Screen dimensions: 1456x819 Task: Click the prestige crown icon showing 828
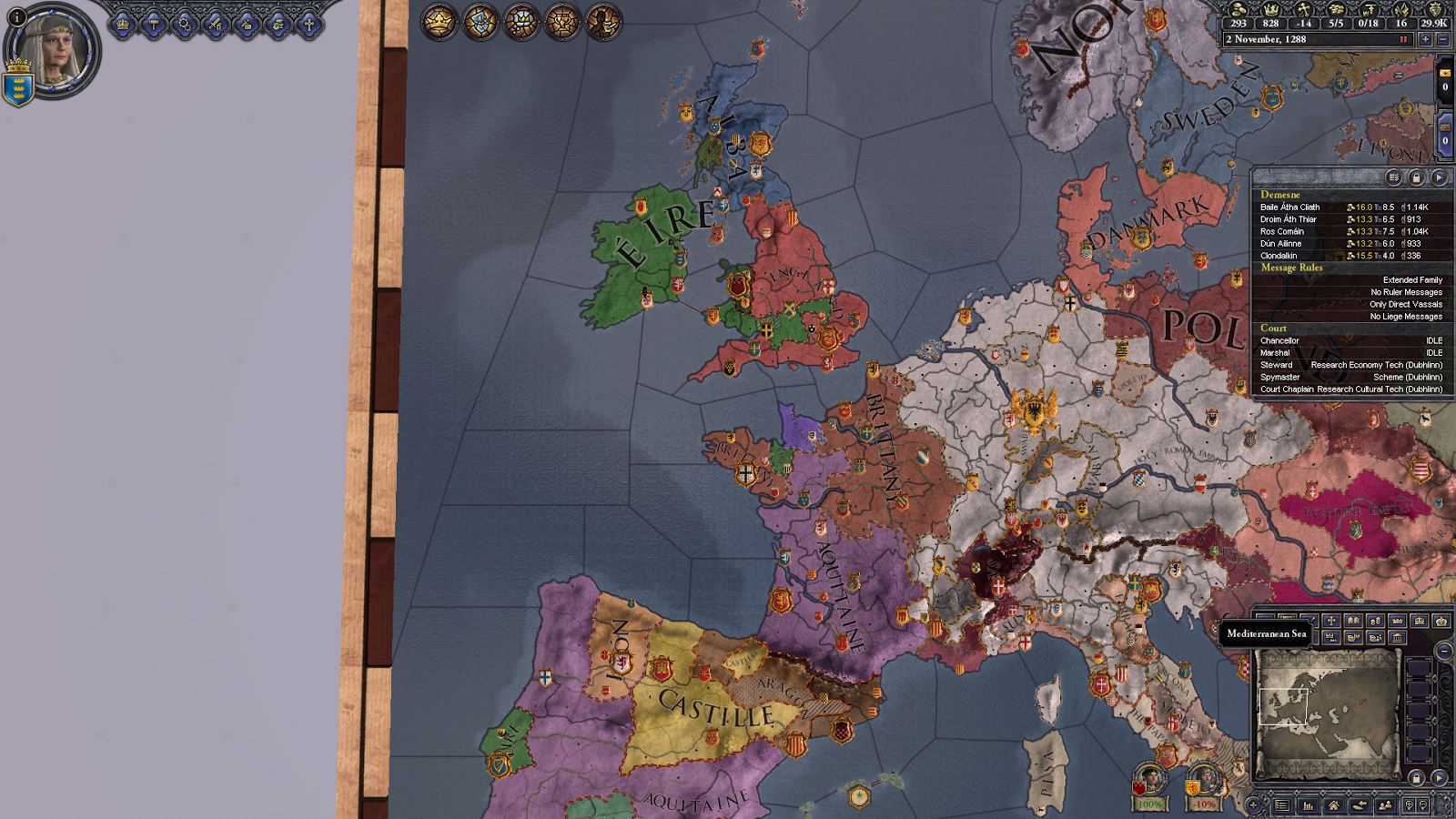1271,11
